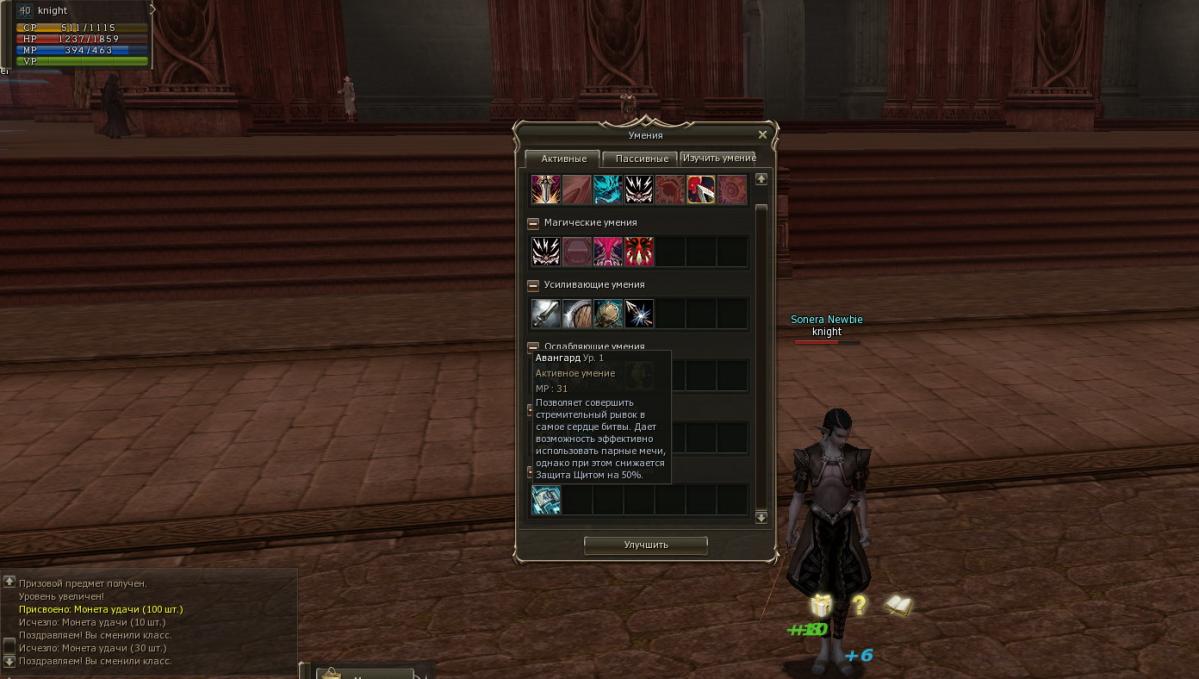Select the pink creature magic skill
This screenshot has height=679, width=1199.
(607, 252)
